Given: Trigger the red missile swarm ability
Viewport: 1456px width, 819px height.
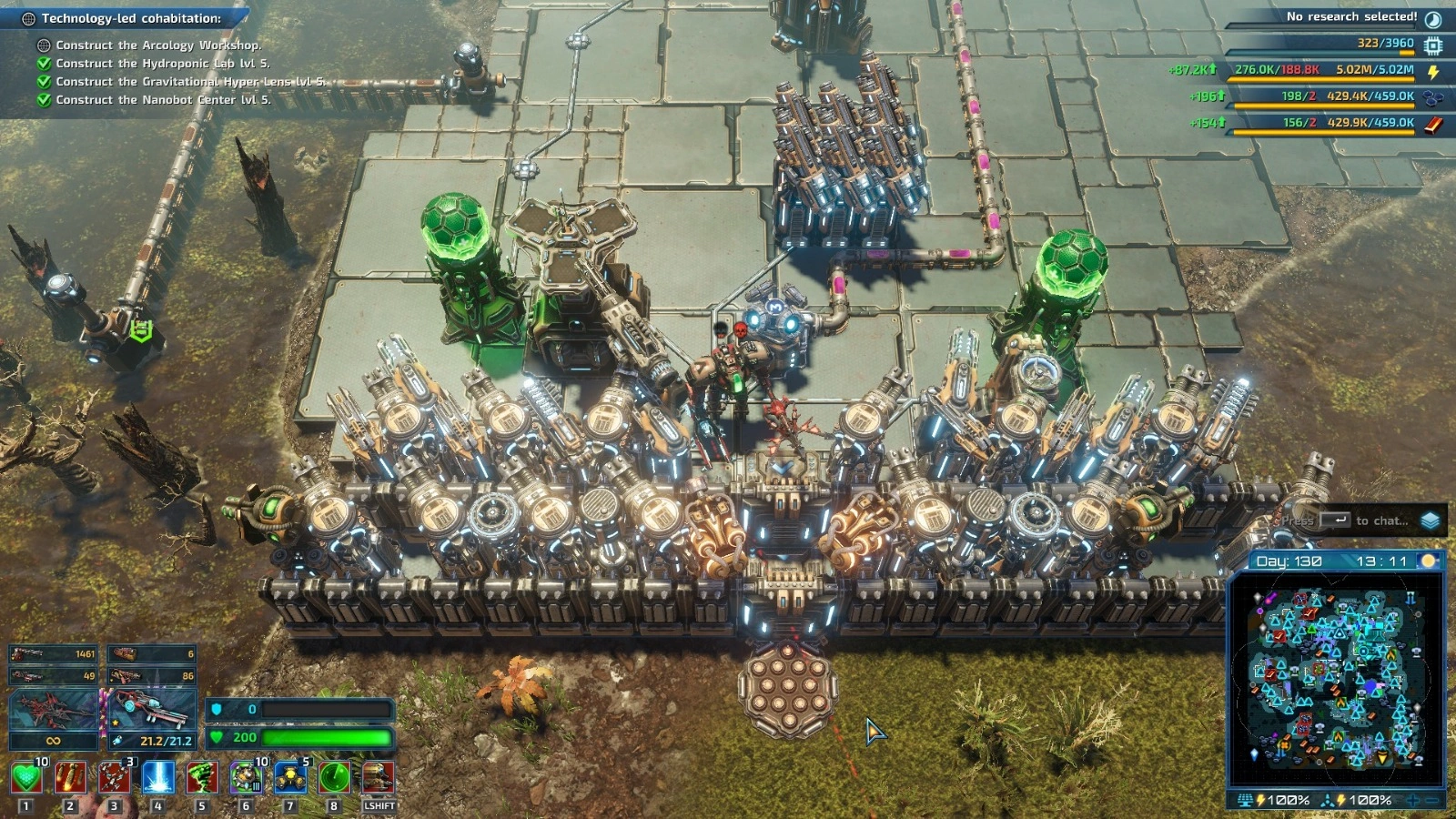Looking at the screenshot, I should coord(114,778).
